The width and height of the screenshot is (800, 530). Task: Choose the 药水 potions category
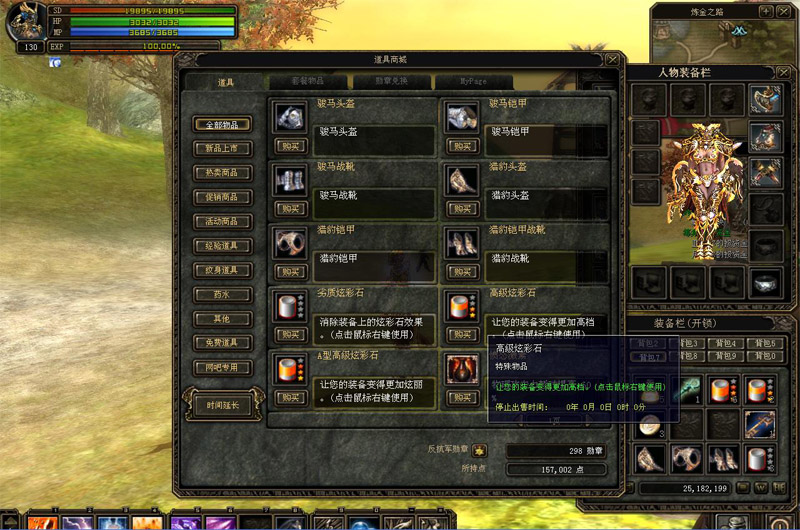point(222,295)
